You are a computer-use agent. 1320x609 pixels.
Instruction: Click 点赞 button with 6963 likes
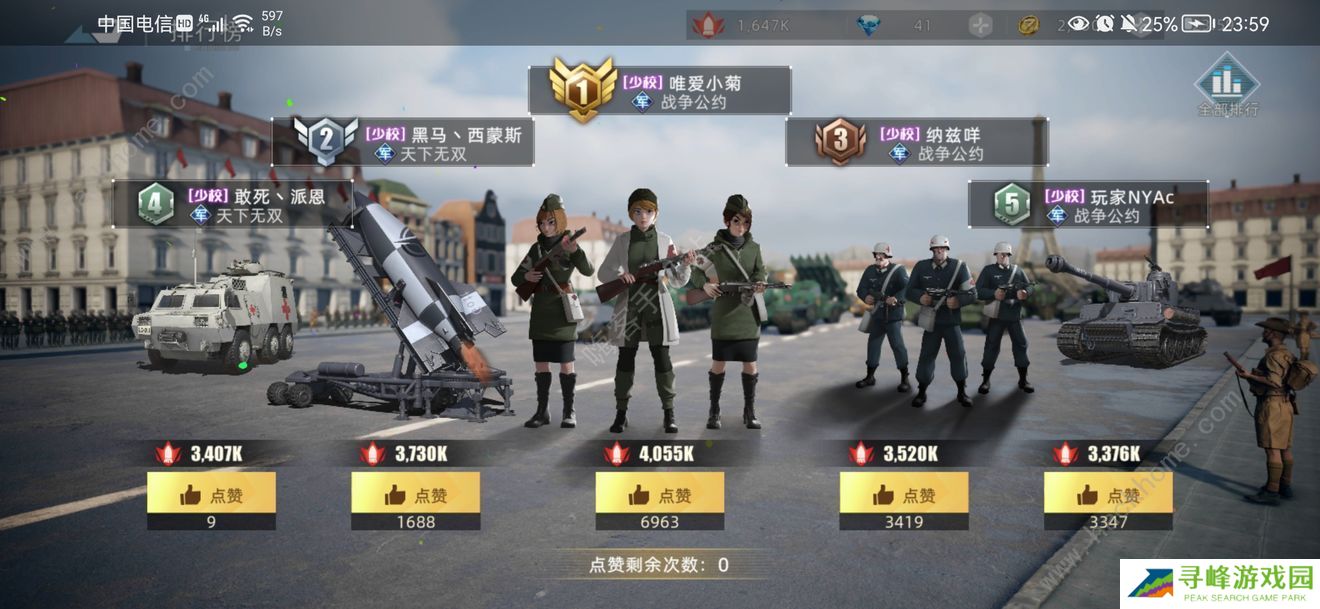tap(660, 494)
